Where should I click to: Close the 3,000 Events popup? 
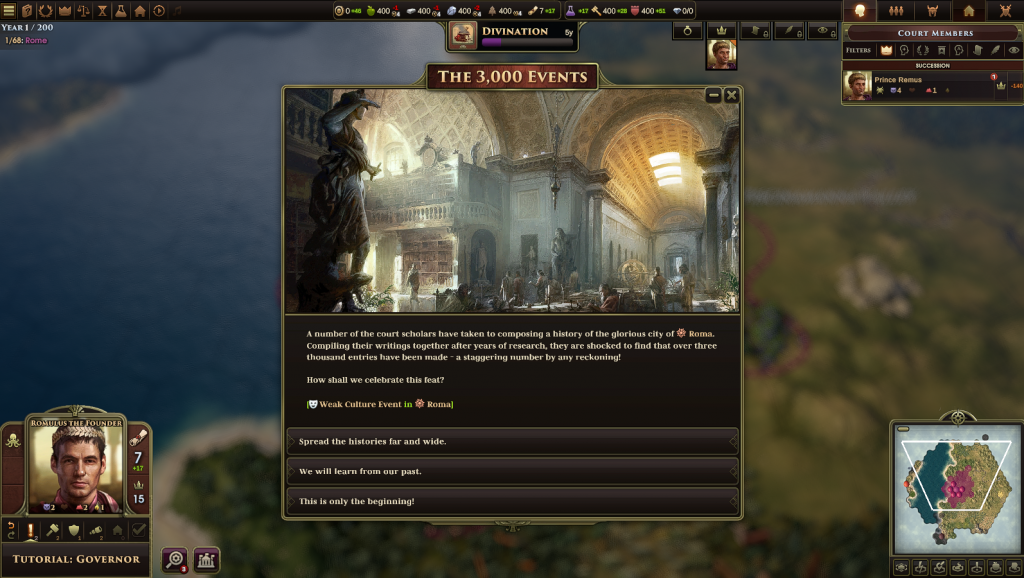pos(731,95)
